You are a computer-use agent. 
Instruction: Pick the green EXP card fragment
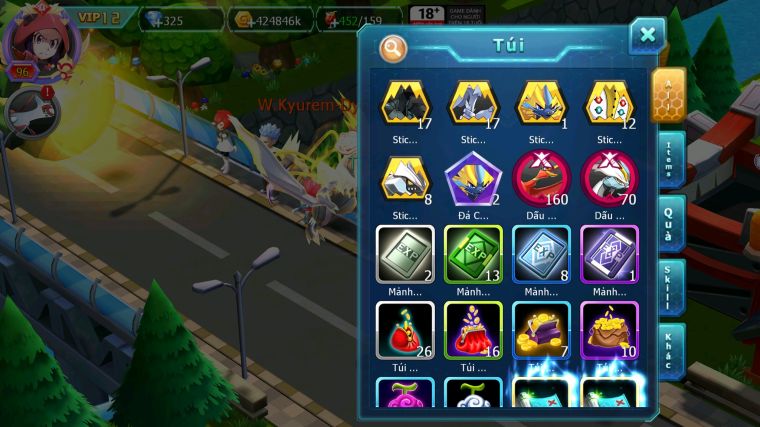(x=473, y=254)
